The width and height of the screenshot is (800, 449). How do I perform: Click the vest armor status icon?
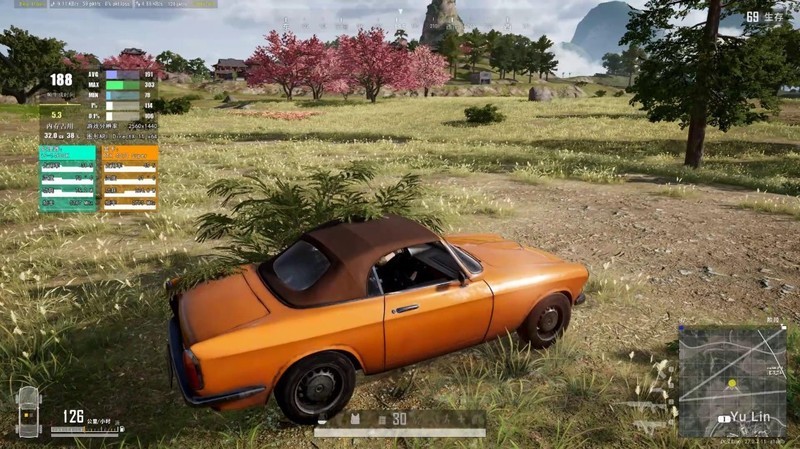[x=354, y=418]
